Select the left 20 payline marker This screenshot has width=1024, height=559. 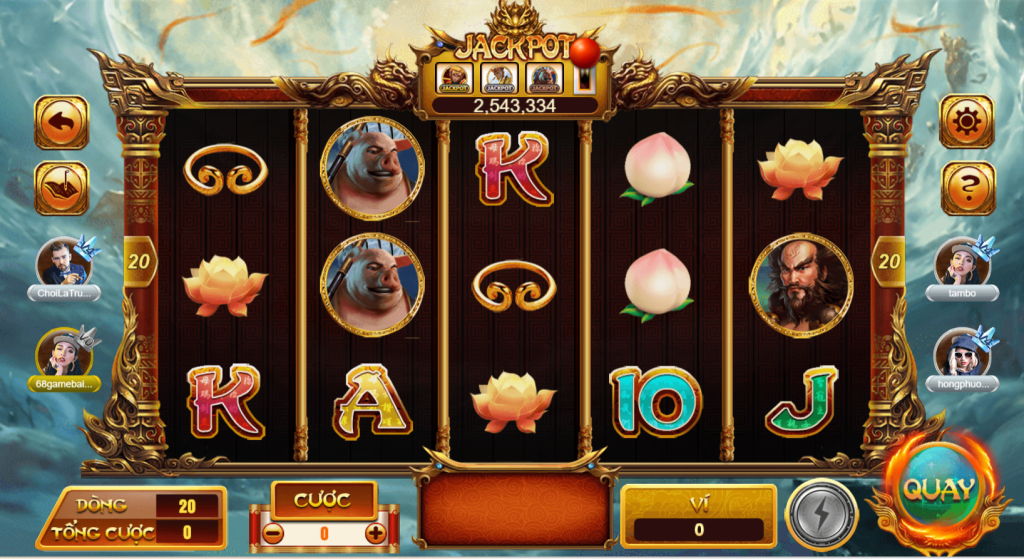tap(137, 263)
